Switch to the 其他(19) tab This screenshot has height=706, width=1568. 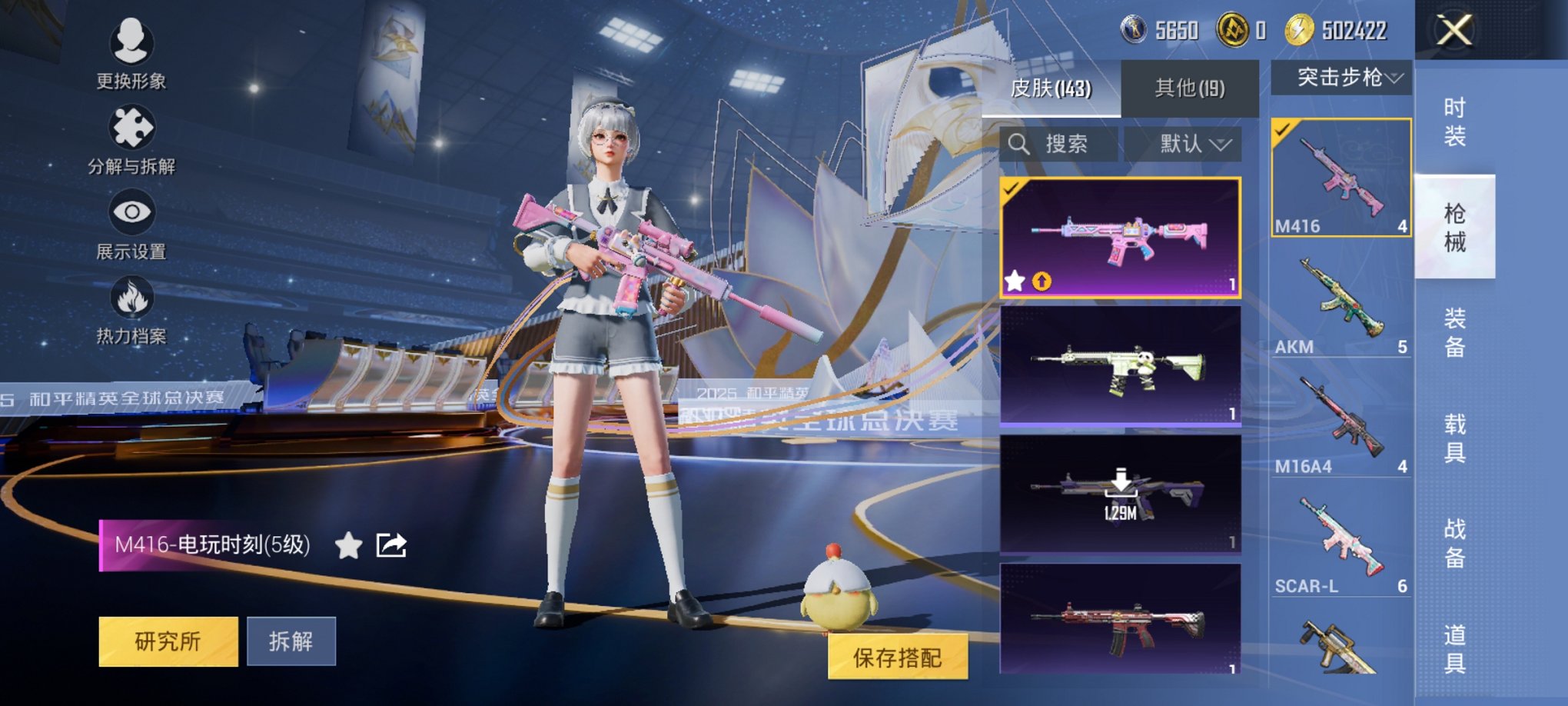[x=1191, y=89]
